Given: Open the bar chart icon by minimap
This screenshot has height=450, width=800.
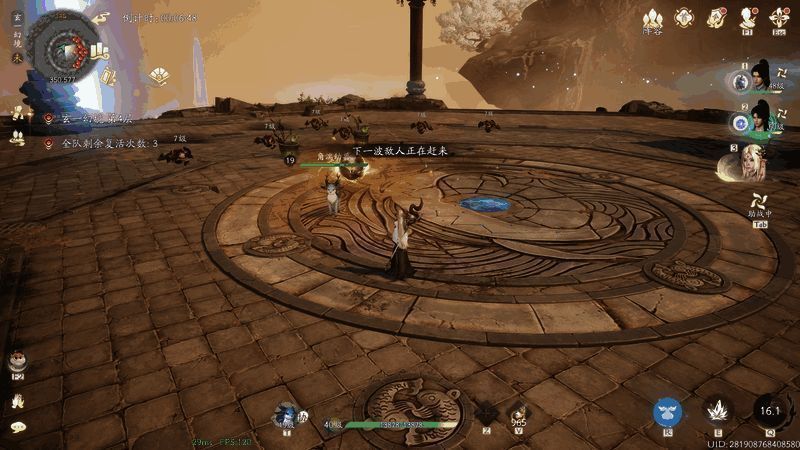Looking at the screenshot, I should point(99,50).
